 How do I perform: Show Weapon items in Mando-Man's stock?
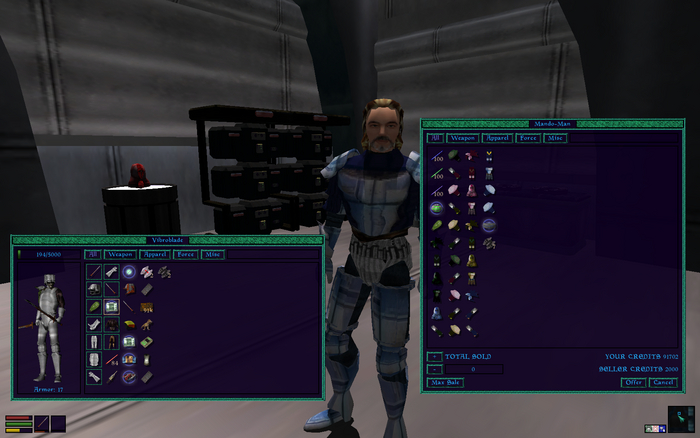(x=463, y=138)
